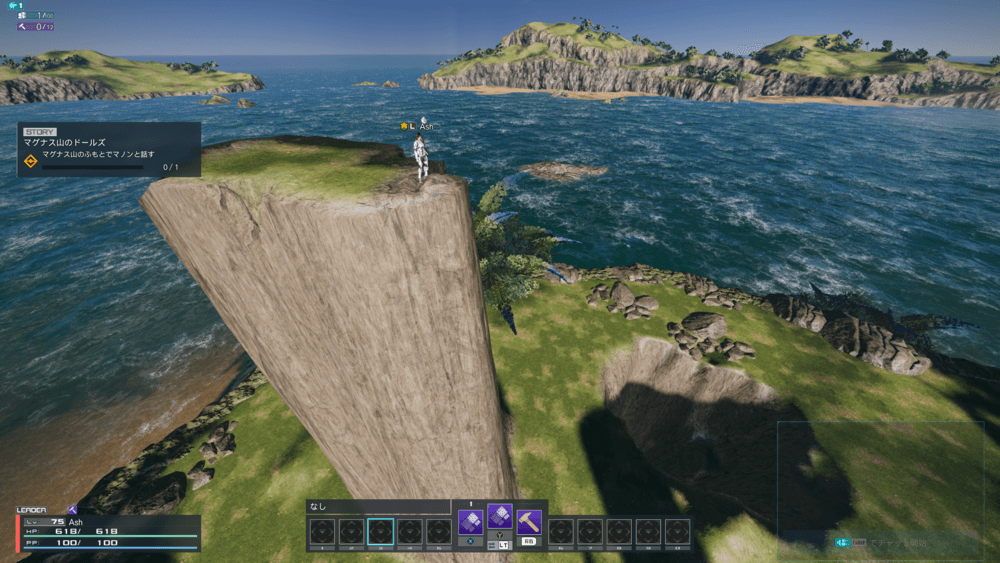This screenshot has height=563, width=1000.
Task: Select Ash's leader status panel
Action: (108, 531)
